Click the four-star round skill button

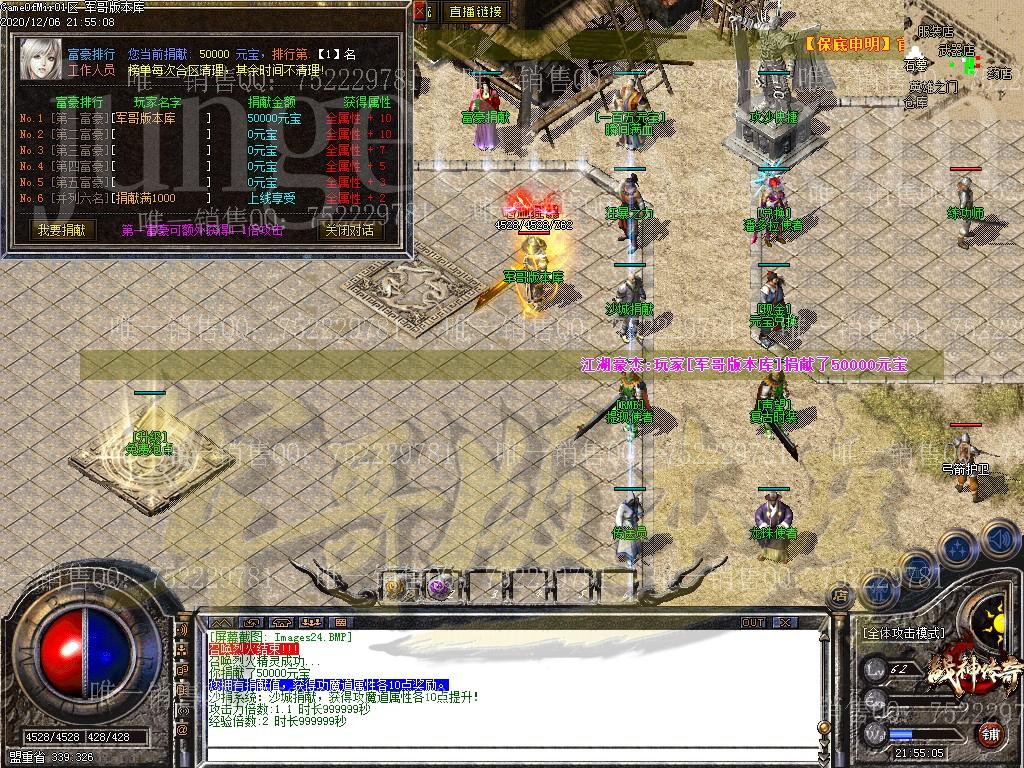click(x=957, y=548)
